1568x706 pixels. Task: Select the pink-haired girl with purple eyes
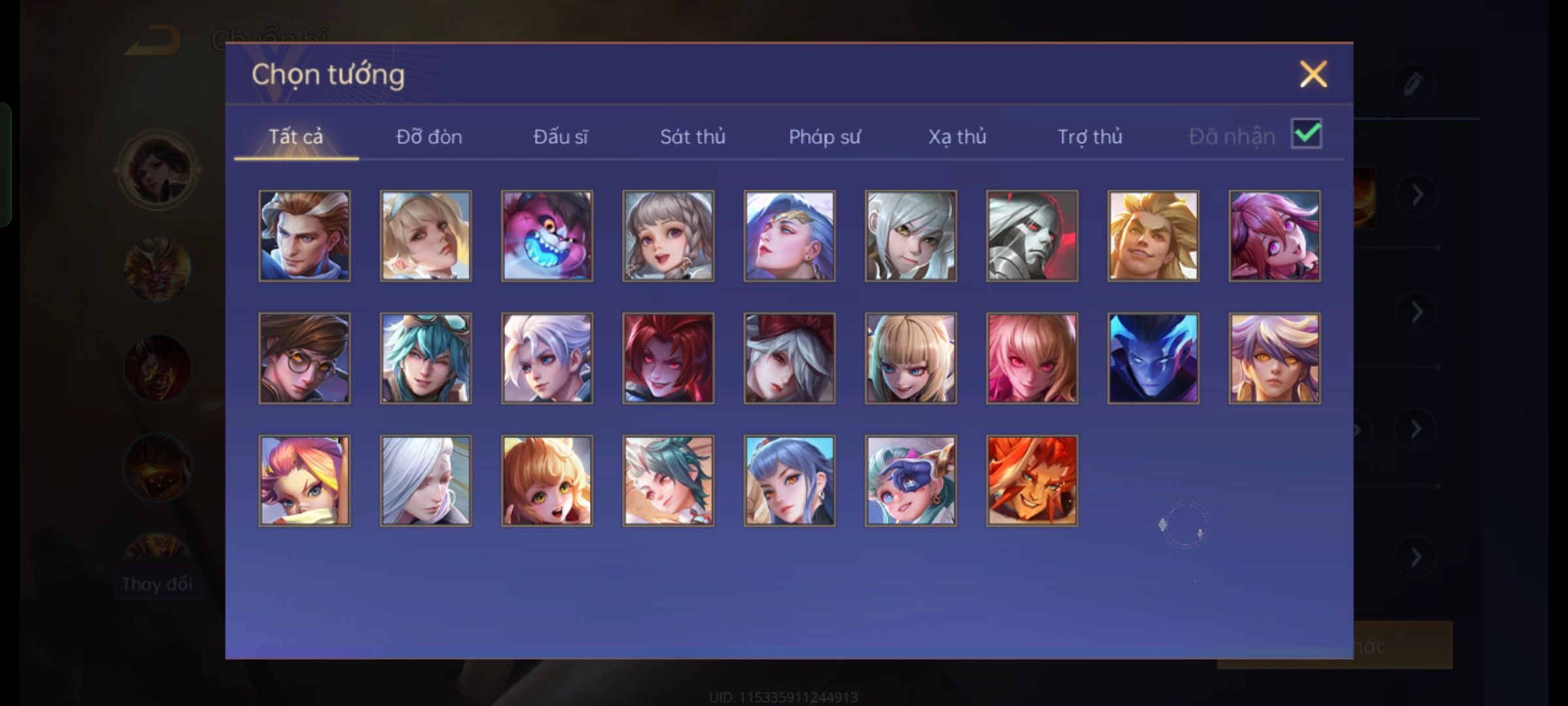point(1274,236)
